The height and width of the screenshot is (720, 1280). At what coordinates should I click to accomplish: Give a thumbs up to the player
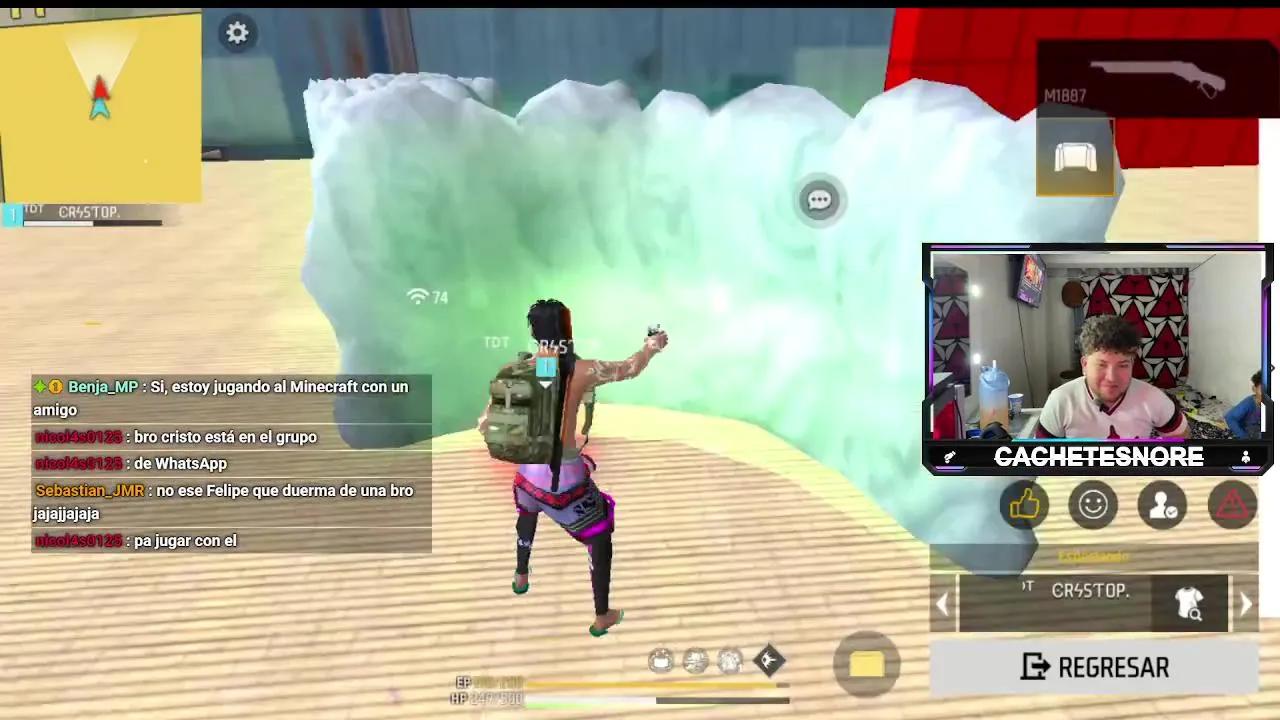[1024, 505]
